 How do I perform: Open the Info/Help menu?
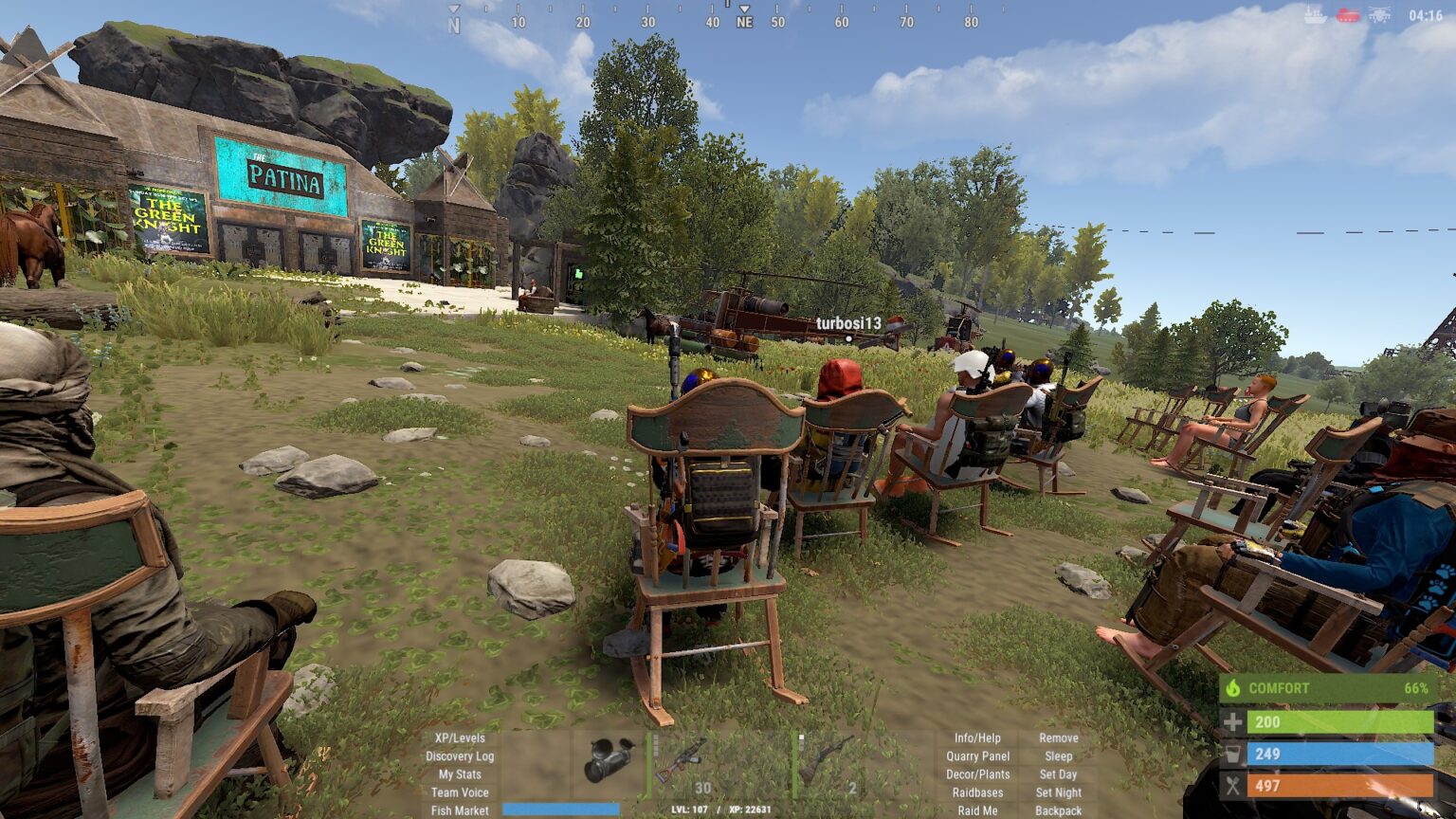point(977,737)
